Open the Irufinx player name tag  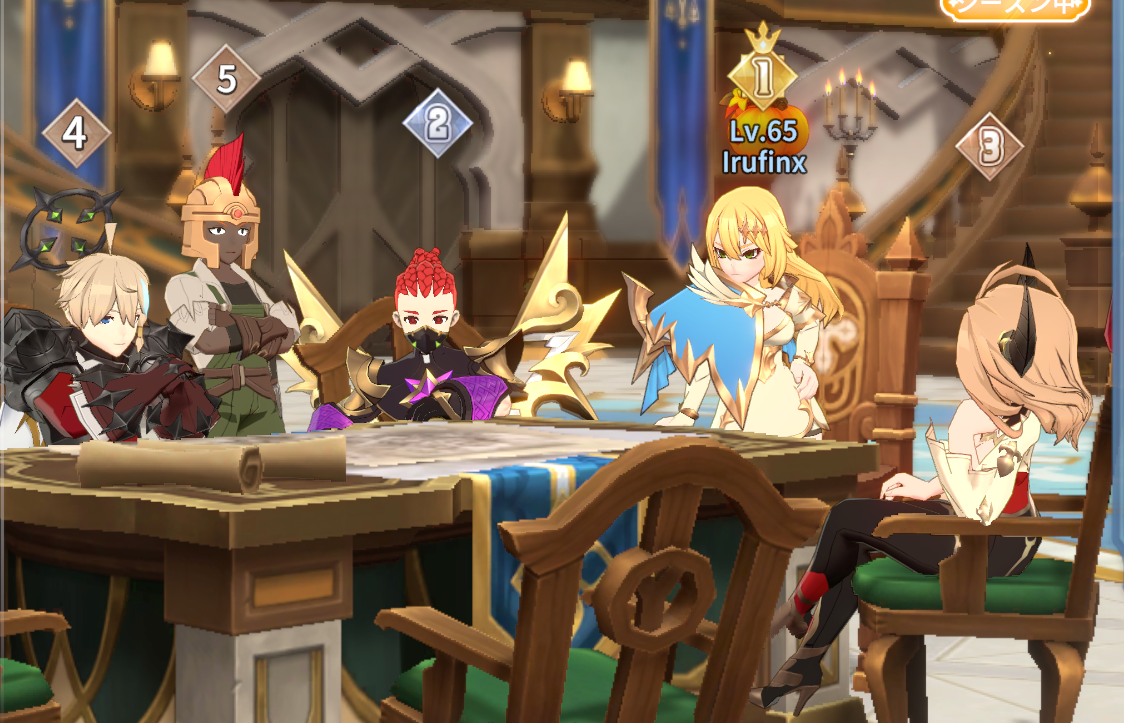tap(764, 162)
